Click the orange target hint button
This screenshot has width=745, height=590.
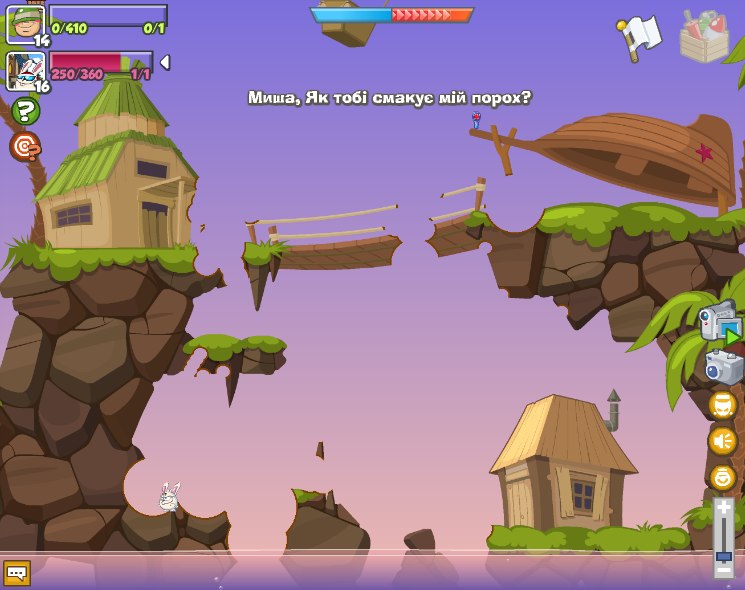pos(25,147)
